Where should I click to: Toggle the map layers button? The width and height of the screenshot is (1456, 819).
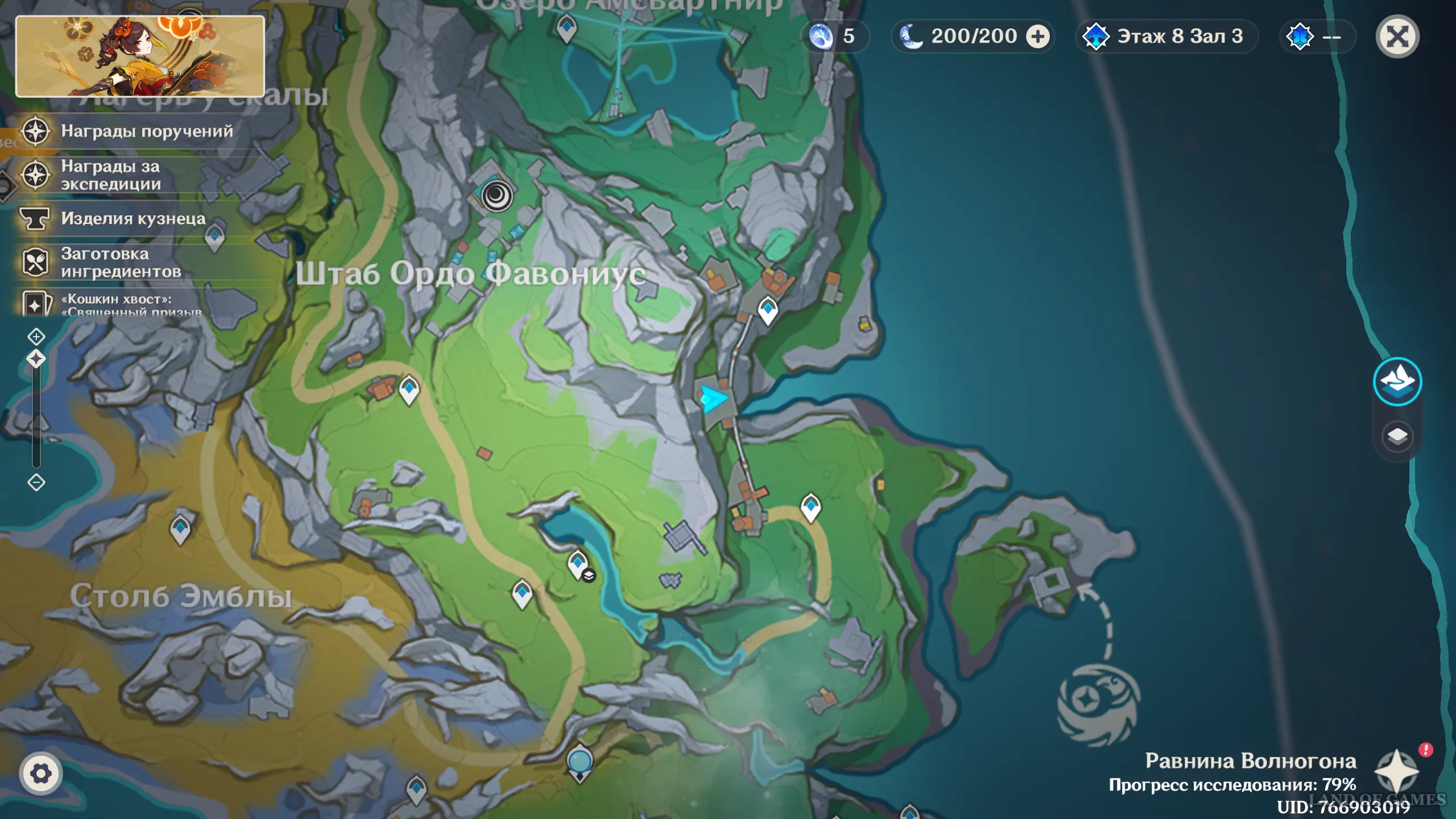[1397, 436]
